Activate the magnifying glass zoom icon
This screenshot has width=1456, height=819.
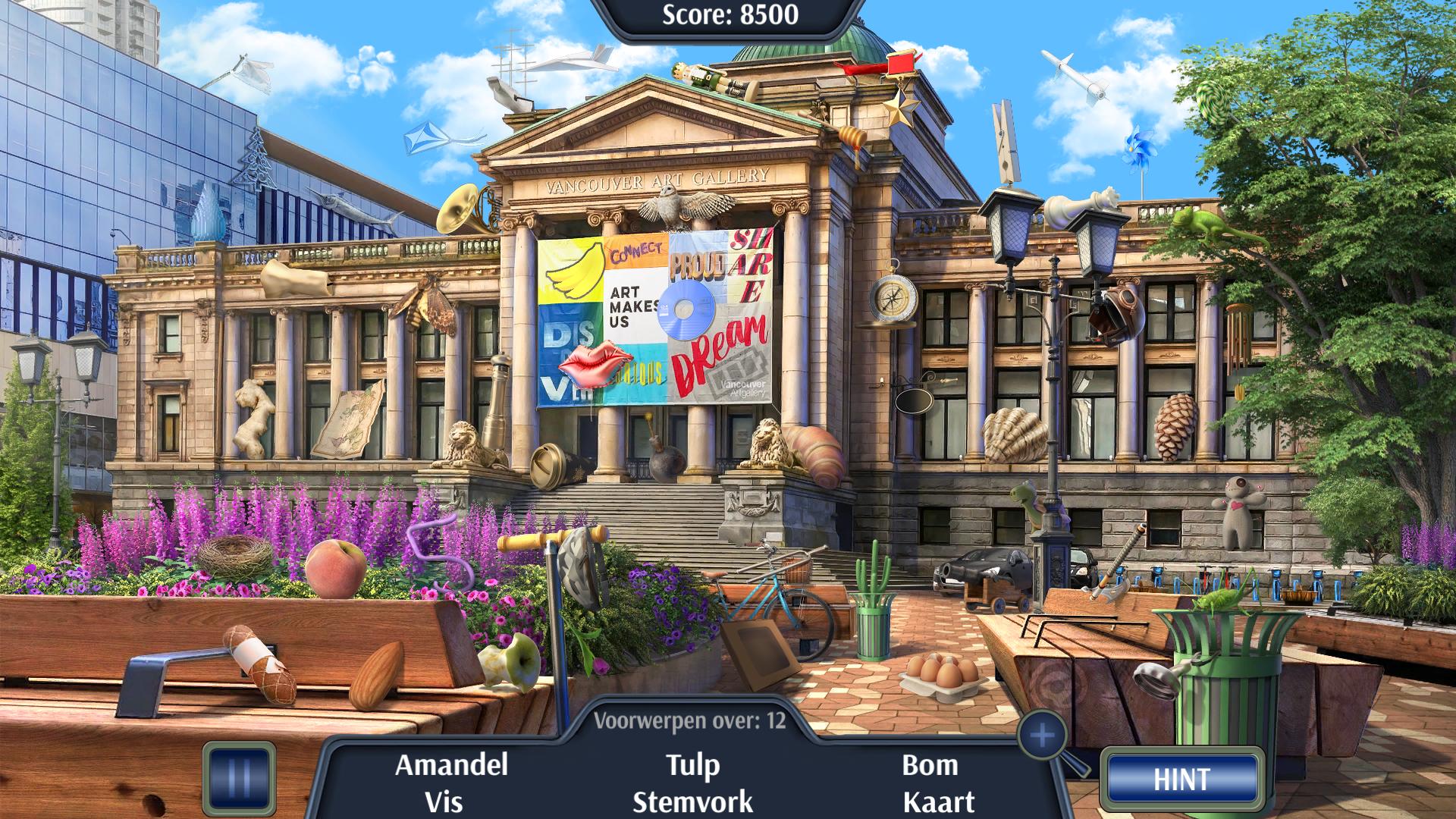1044,736
